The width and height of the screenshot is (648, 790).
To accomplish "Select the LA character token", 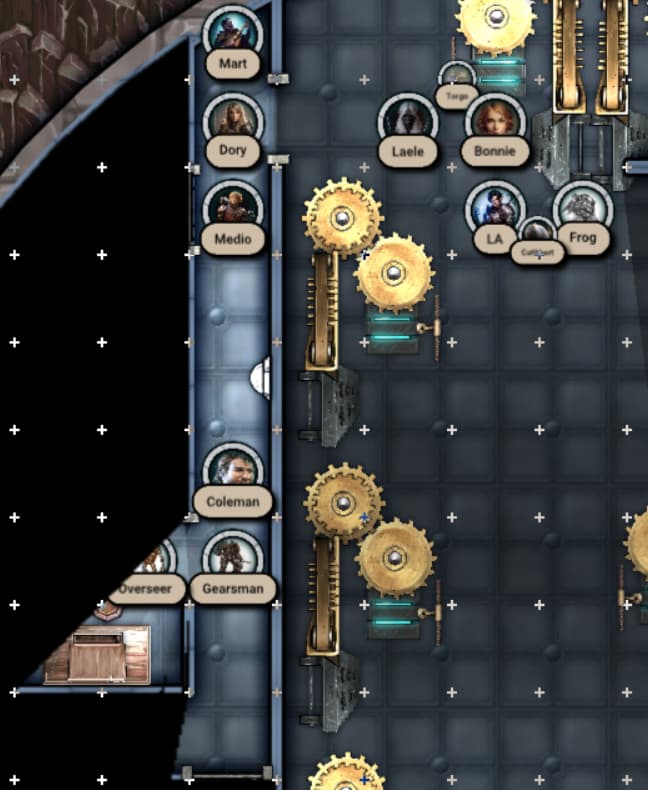I will coord(495,210).
